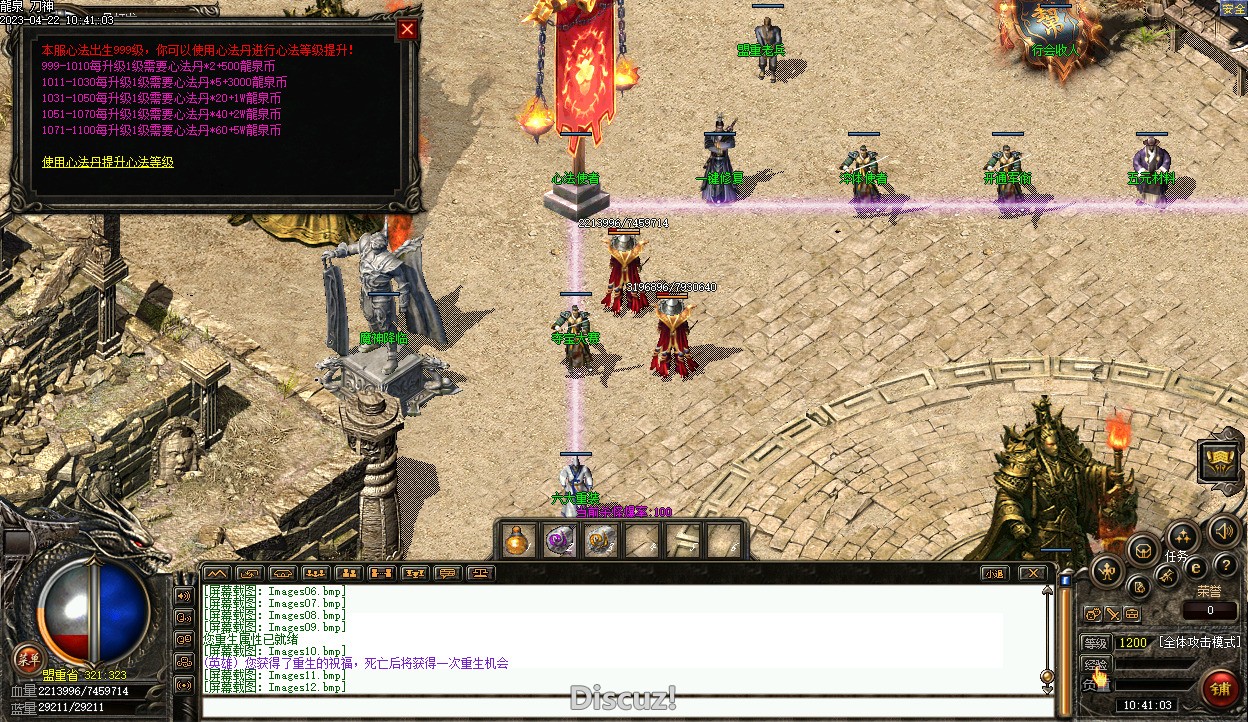The image size is (1248, 722).
Task: Use the orange spiral scroll slot
Action: (600, 541)
